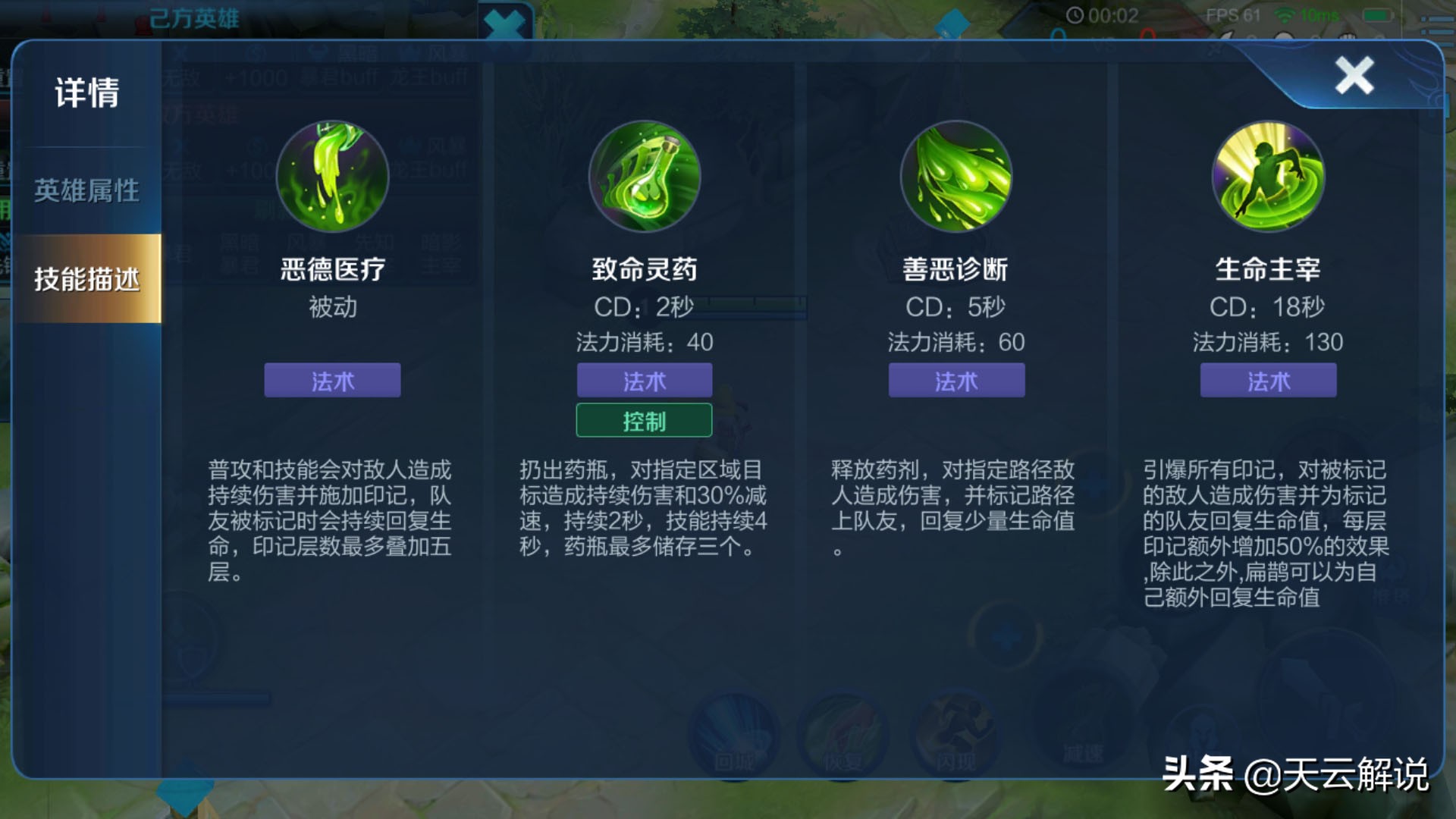Select the 恶德医疗 passive skill icon

[331, 176]
